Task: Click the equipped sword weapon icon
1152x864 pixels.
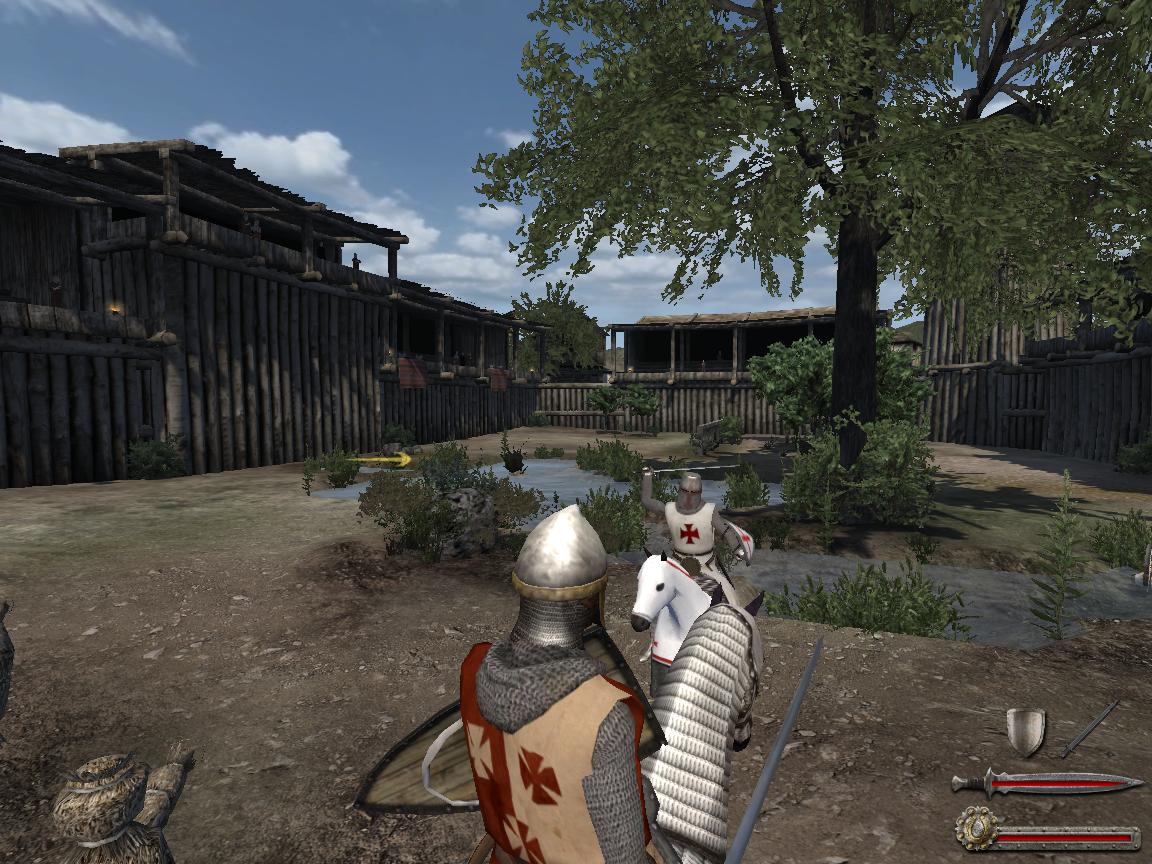Action: tap(1089, 729)
